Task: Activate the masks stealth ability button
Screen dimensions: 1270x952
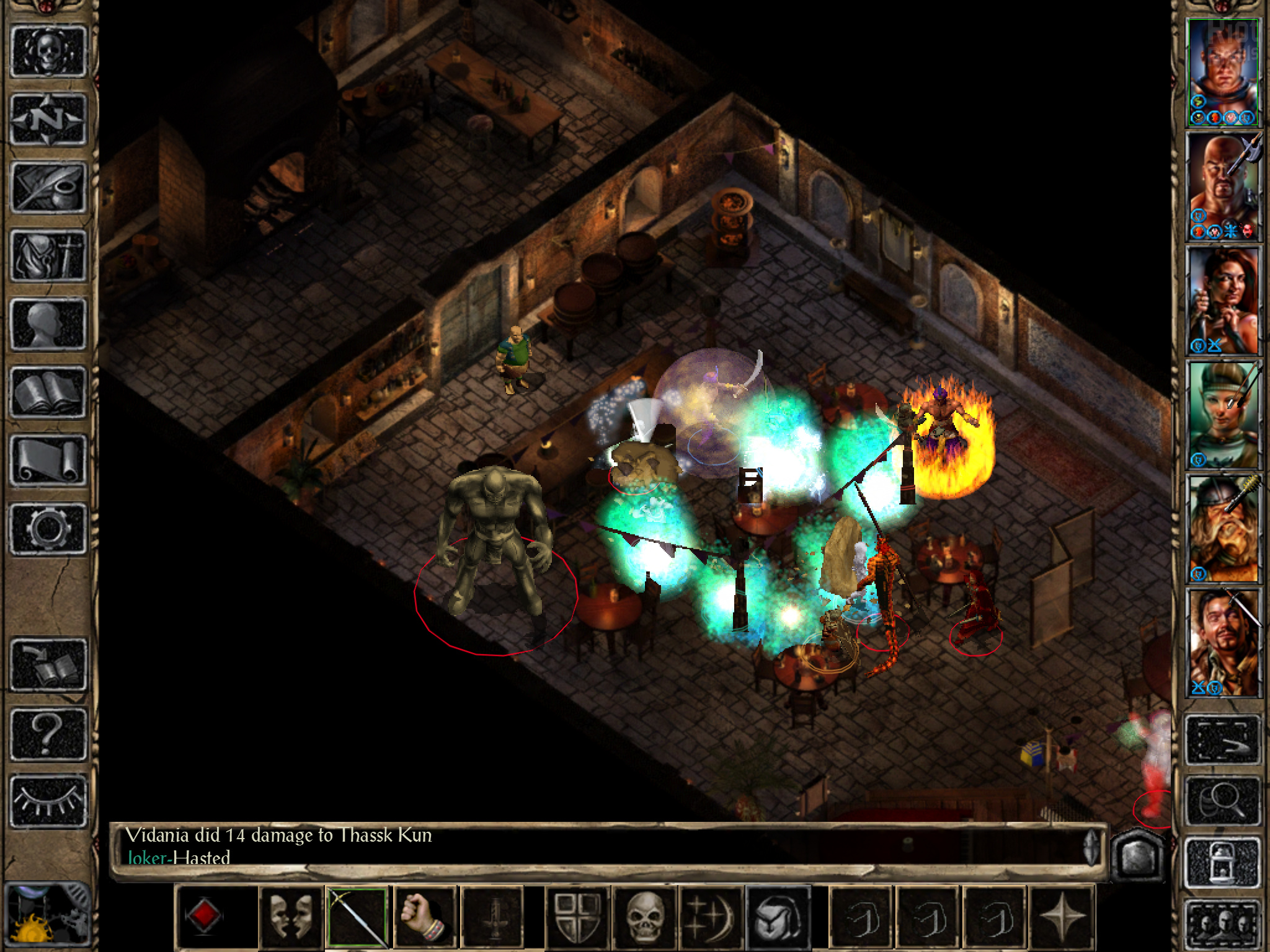Action: 290,917
